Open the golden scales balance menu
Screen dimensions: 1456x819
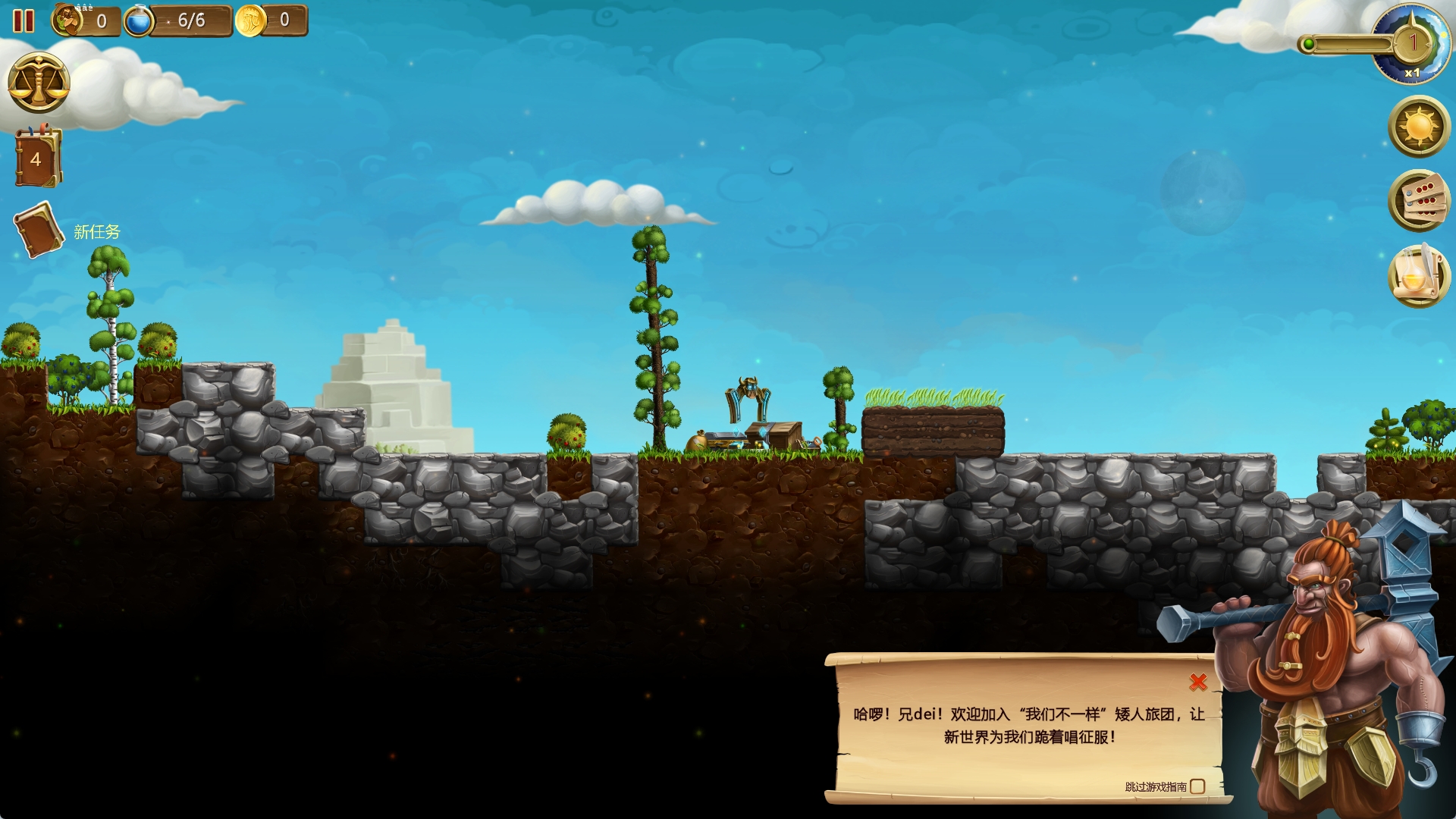pos(39,83)
